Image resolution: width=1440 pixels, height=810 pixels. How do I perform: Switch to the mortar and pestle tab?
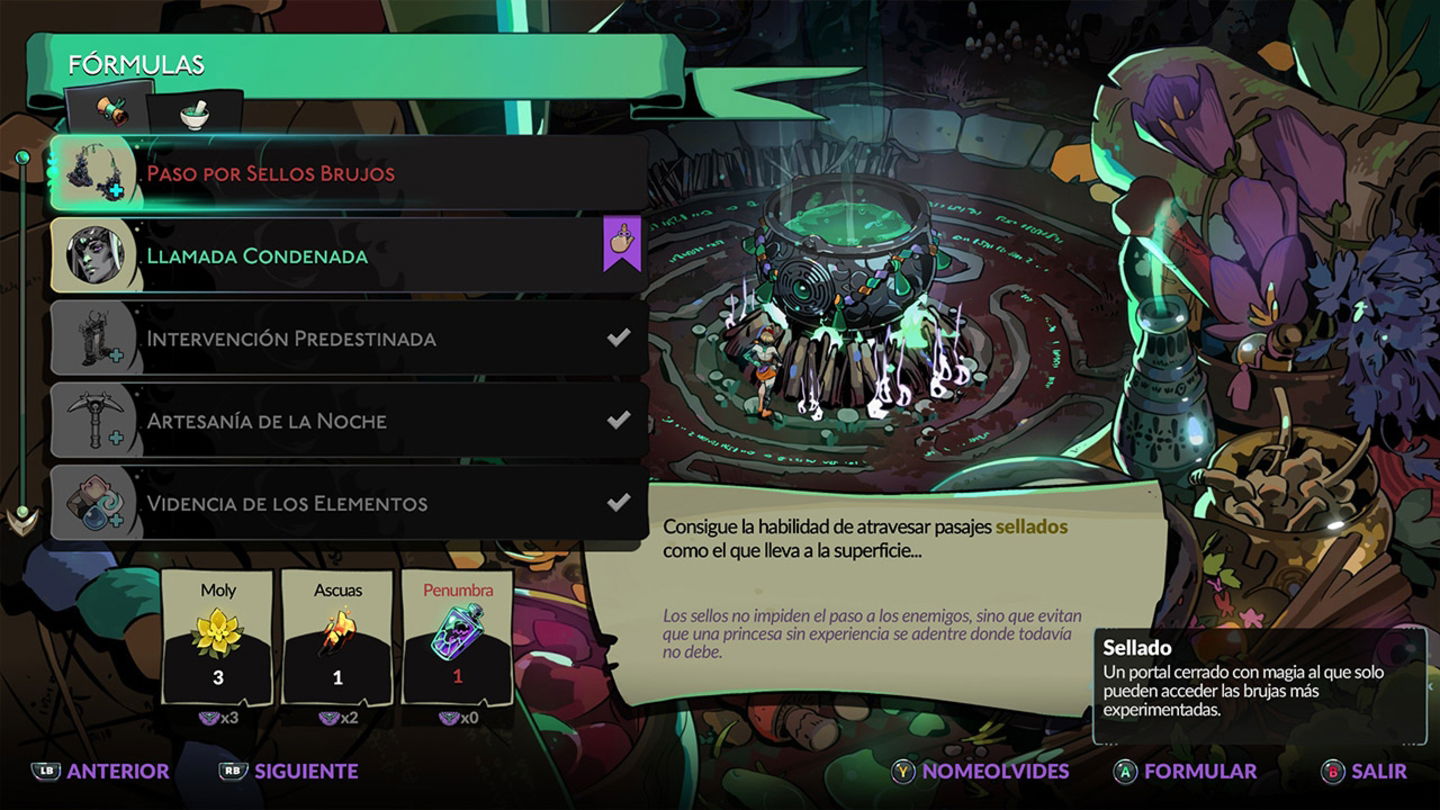tap(196, 114)
